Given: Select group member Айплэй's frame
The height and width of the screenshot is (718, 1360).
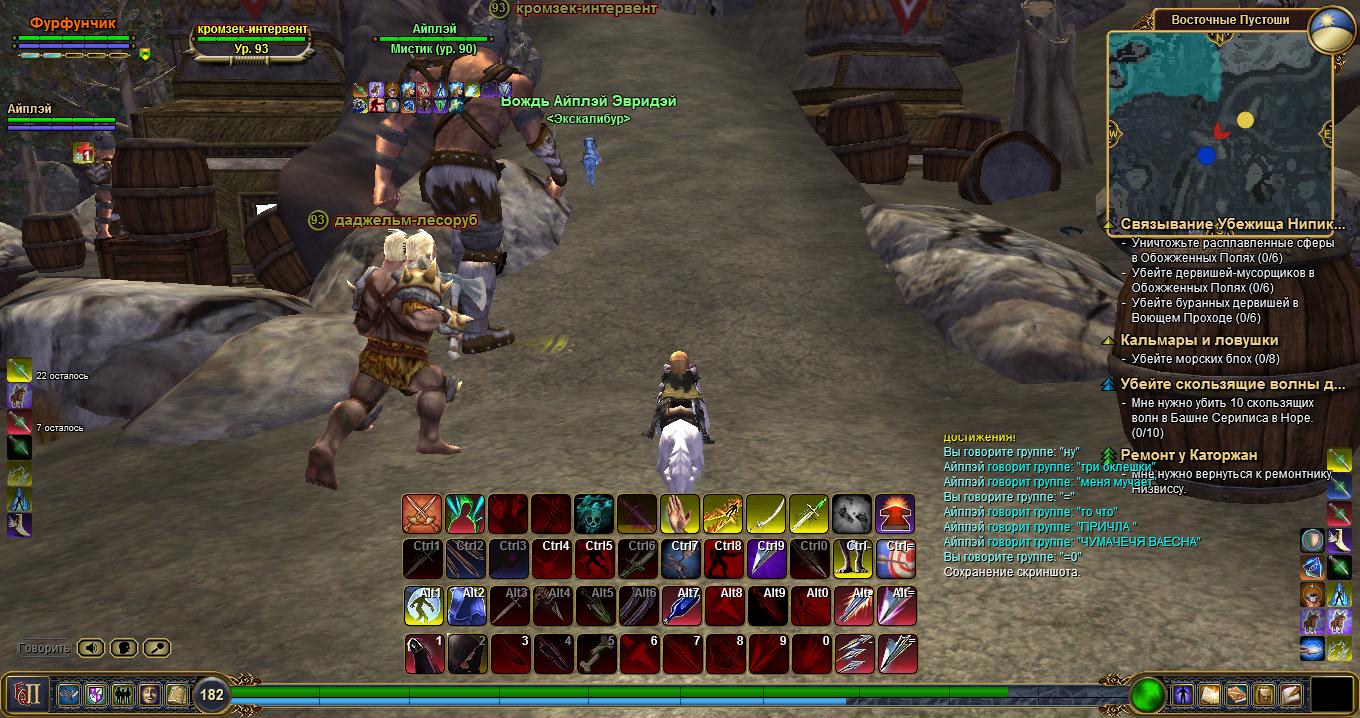Looking at the screenshot, I should tap(60, 117).
